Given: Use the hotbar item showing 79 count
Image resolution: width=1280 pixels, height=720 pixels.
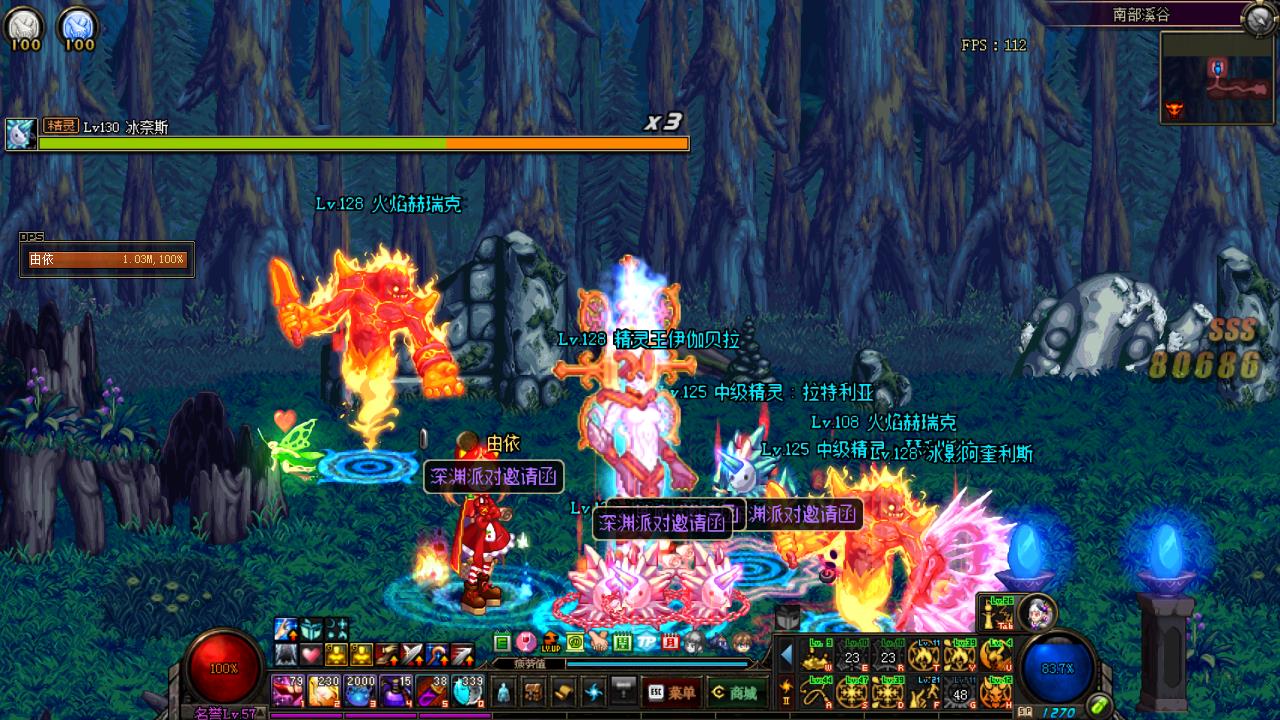Looking at the screenshot, I should click(x=289, y=691).
